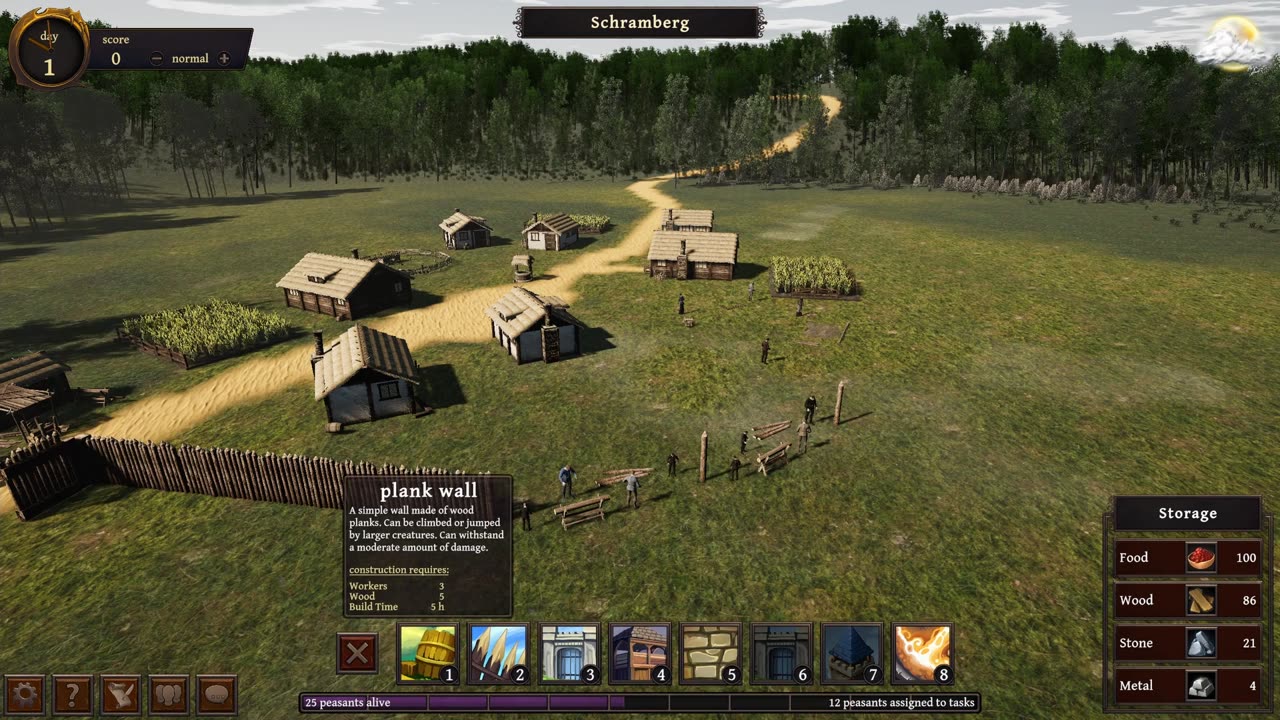Select the wooden barrel build slot 1
The width and height of the screenshot is (1280, 720).
click(428, 654)
